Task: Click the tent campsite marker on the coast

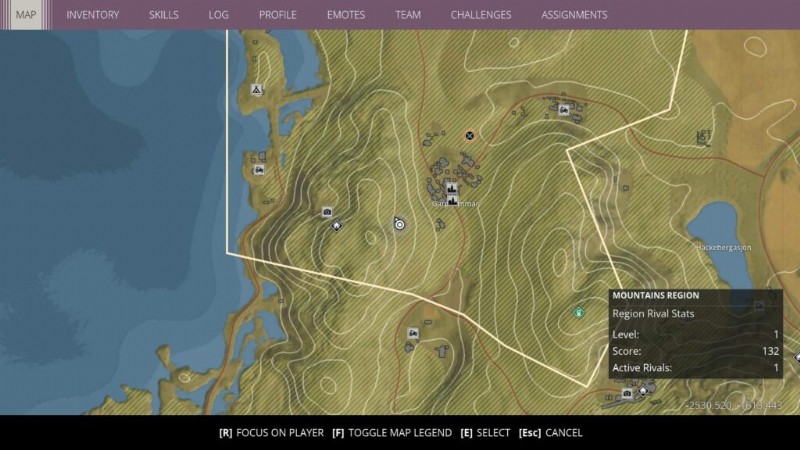Action: (x=257, y=90)
